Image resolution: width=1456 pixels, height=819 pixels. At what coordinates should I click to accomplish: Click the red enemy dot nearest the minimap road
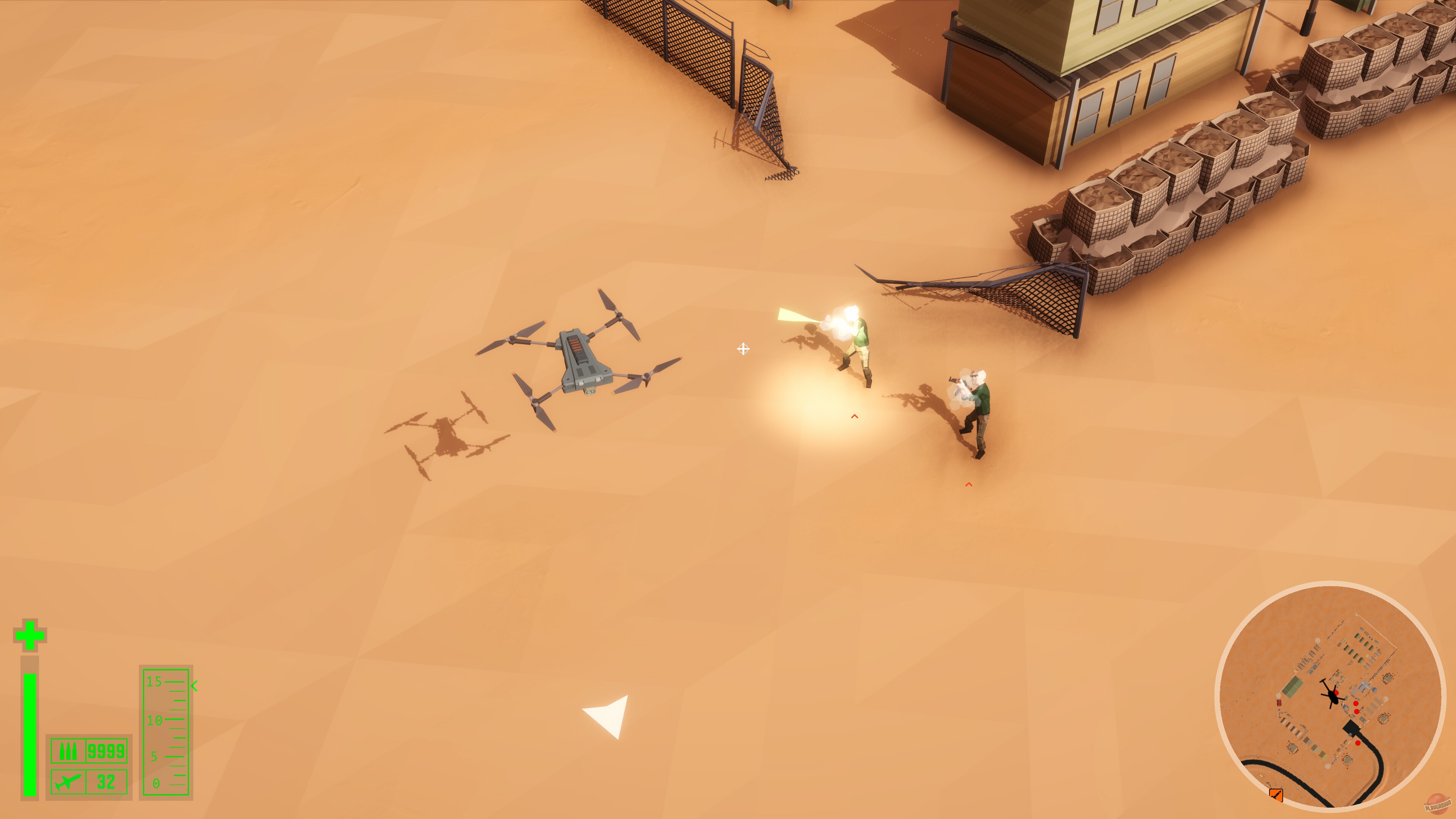pyautogui.click(x=1358, y=743)
